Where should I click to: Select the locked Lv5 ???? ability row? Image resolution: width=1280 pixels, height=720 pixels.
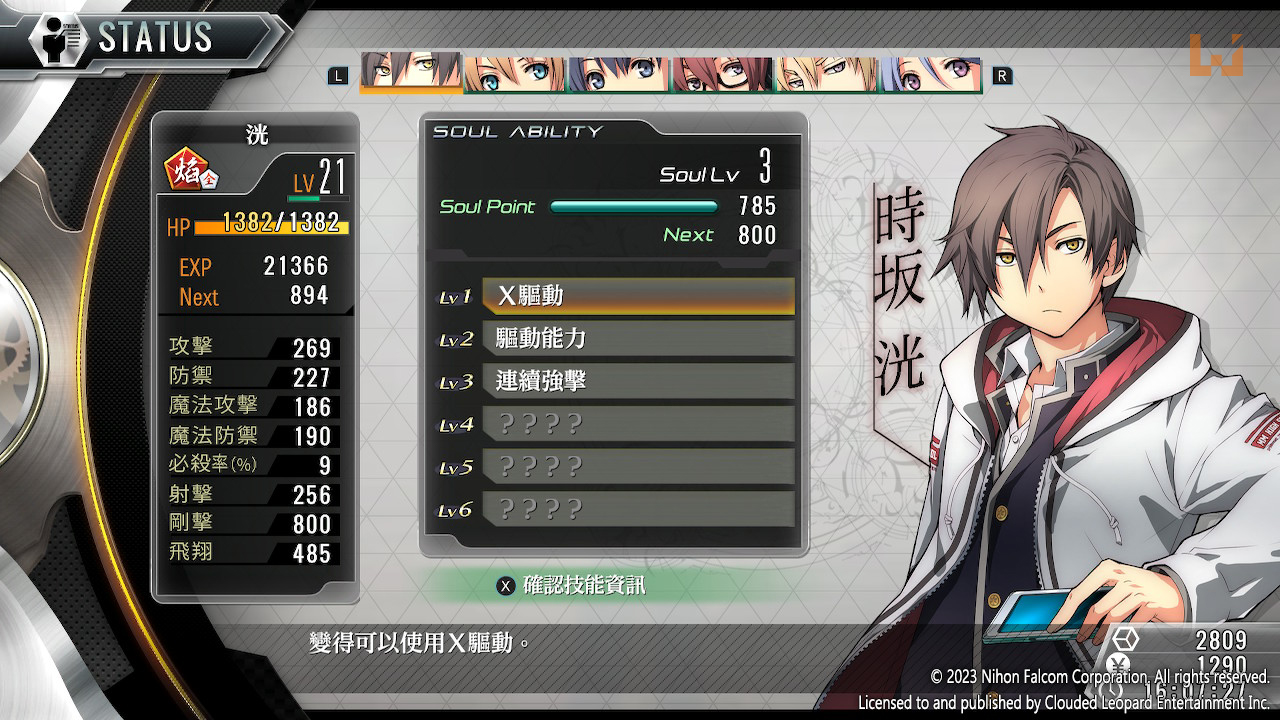(638, 467)
